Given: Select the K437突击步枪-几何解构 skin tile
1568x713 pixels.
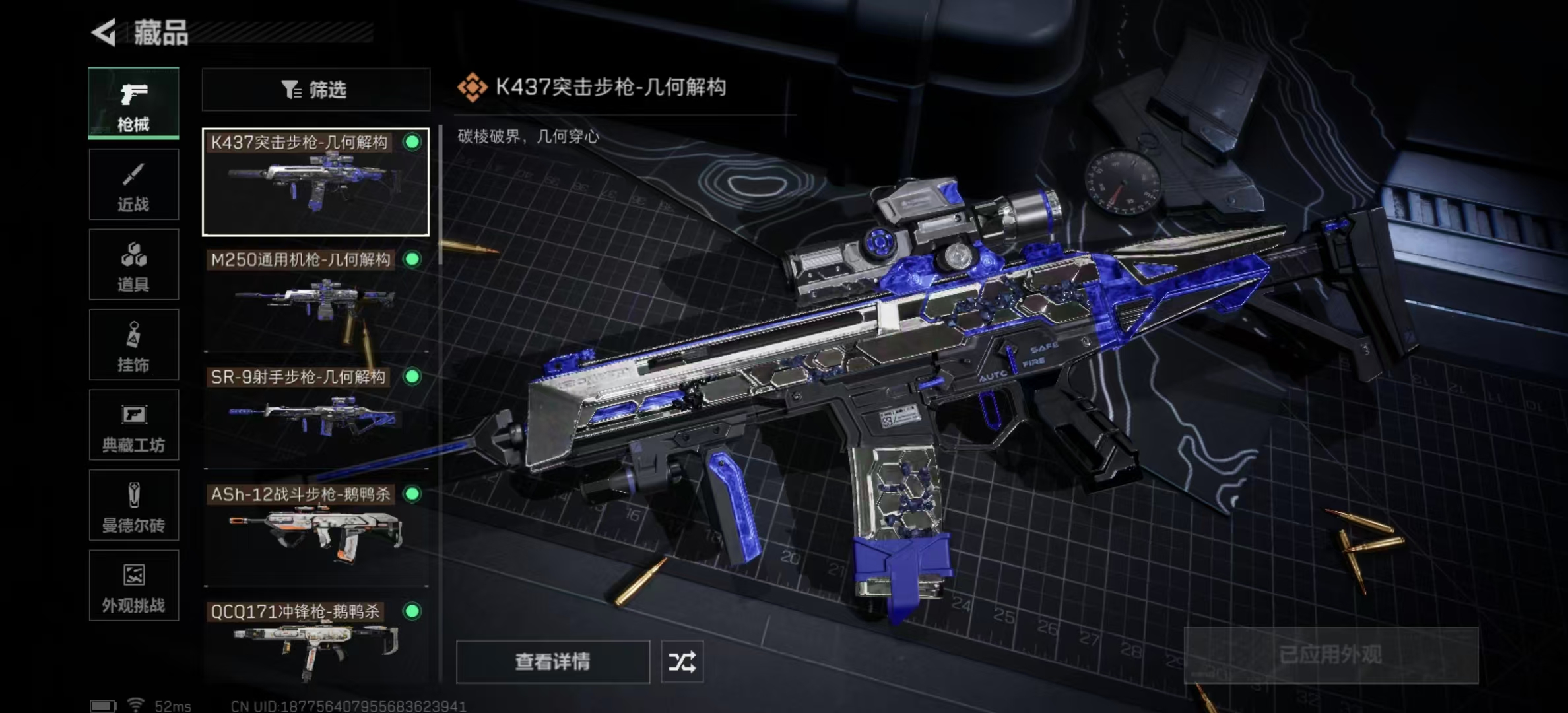Looking at the screenshot, I should (315, 182).
